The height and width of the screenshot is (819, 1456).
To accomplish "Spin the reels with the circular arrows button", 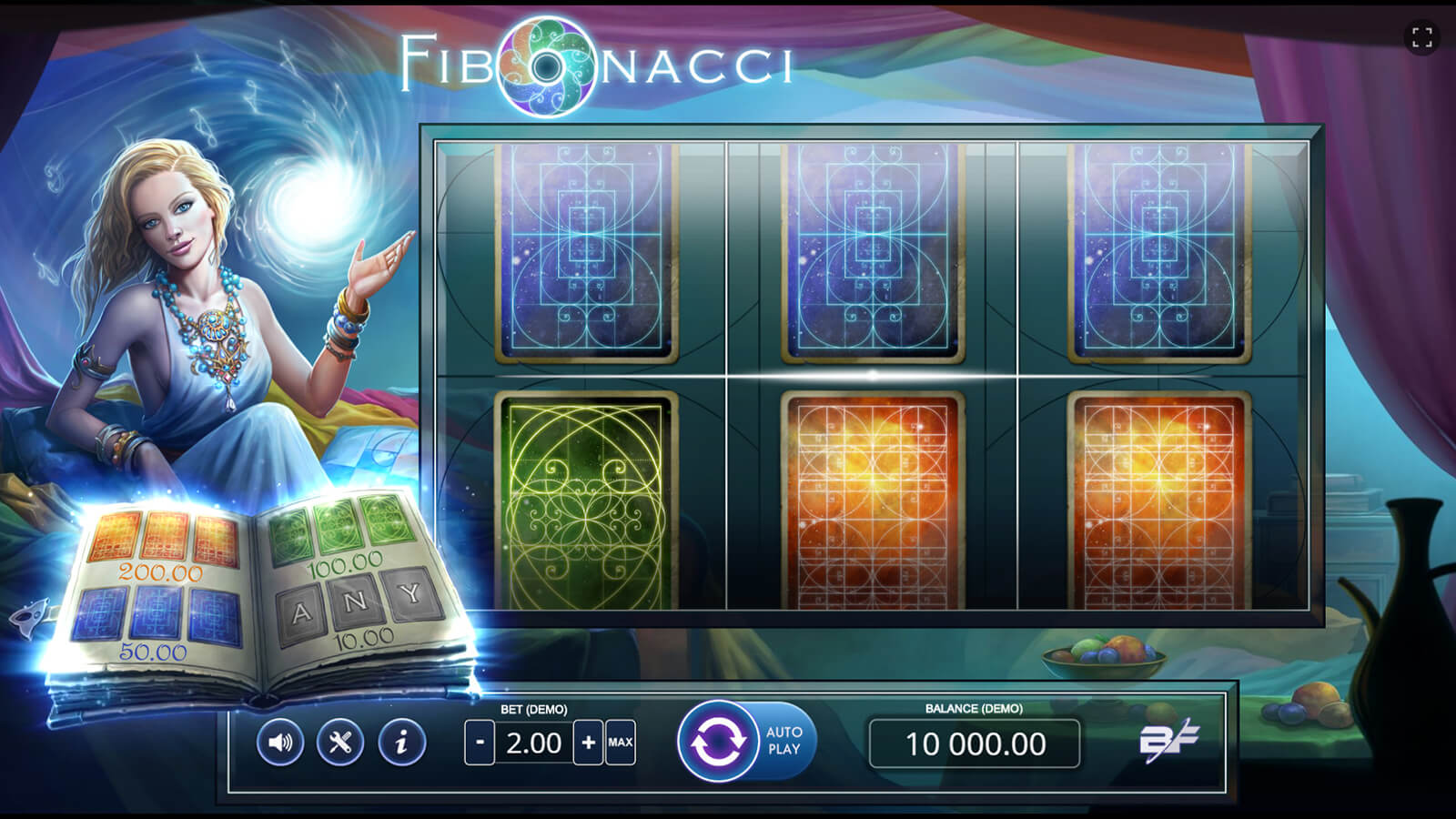I will (x=717, y=742).
